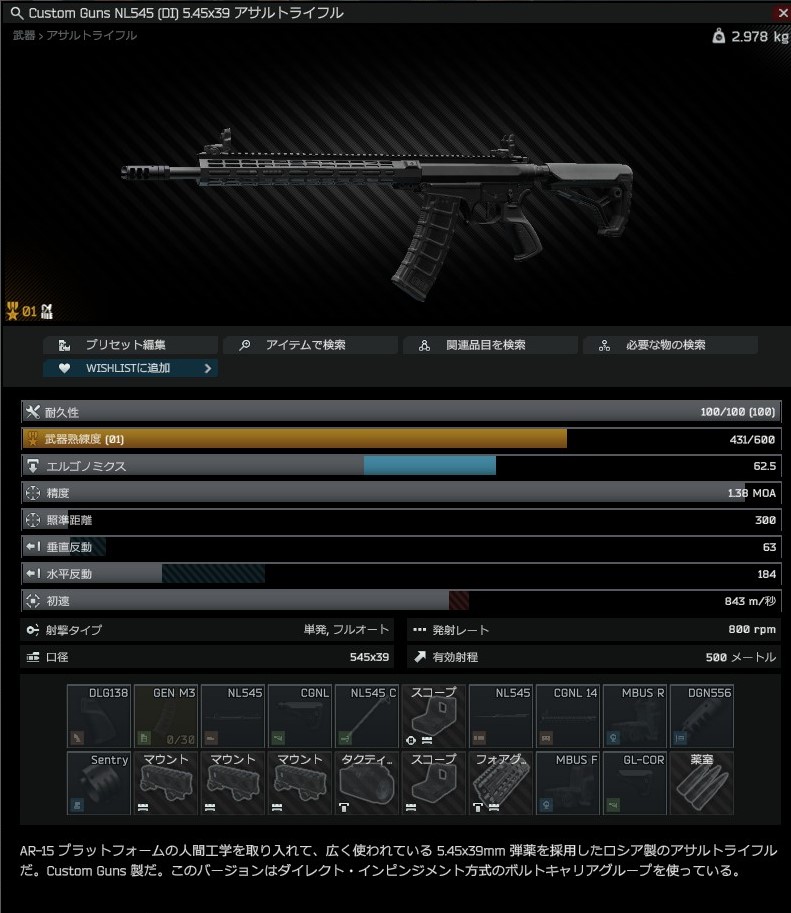This screenshot has width=791, height=913.
Task: Open the 薬室 chamber slot
Action: click(702, 783)
